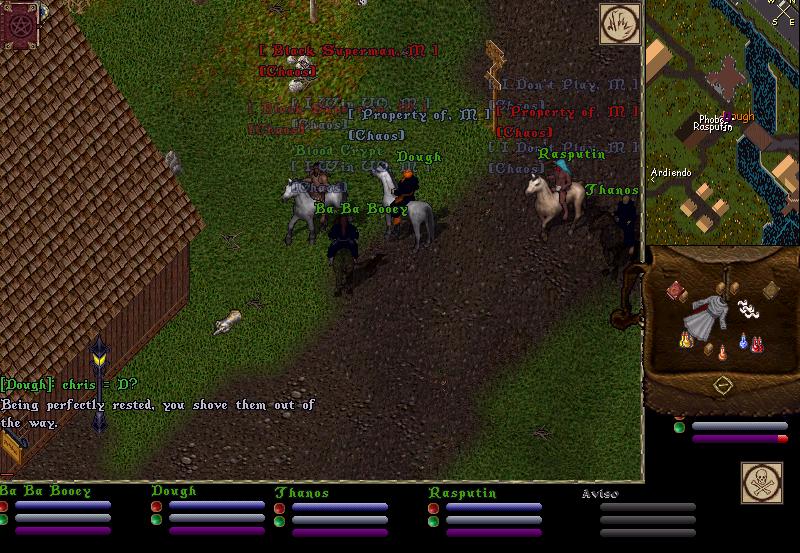Select the brown book in the backpack
This screenshot has width=800, height=553.
770,290
